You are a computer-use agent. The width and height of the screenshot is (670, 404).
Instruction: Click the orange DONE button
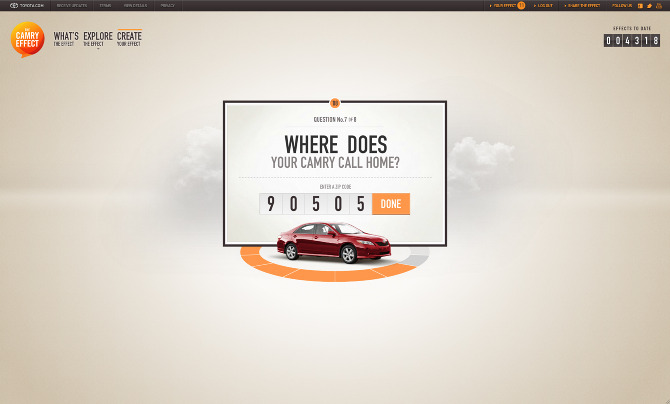point(391,204)
